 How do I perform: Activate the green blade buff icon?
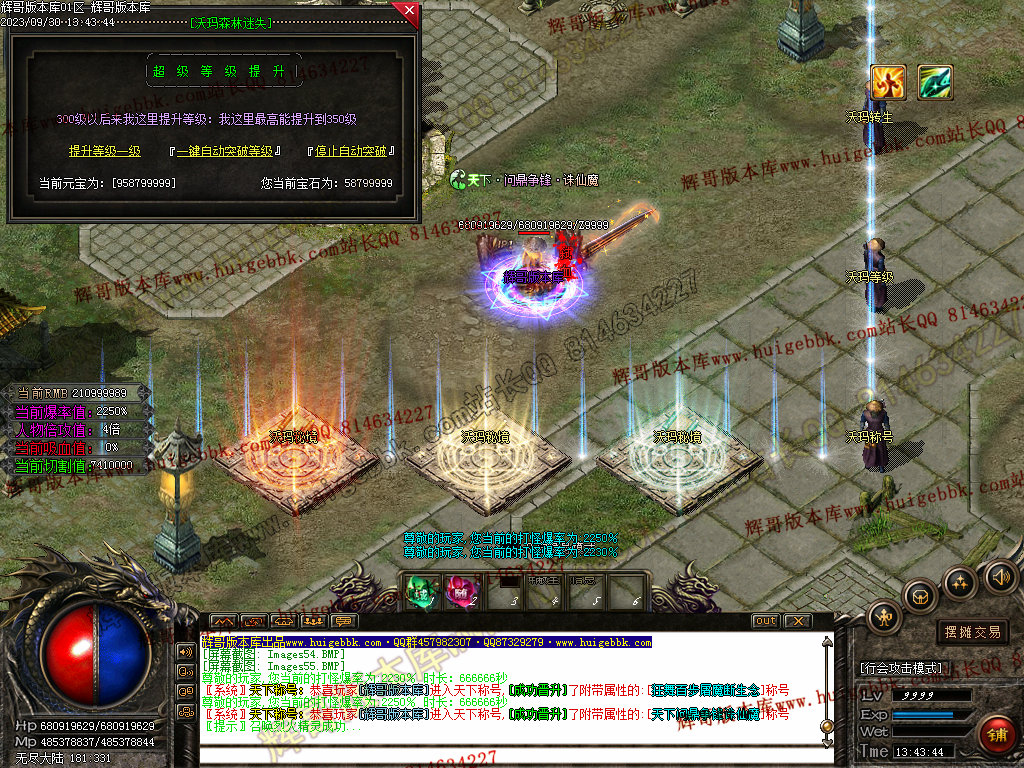pyautogui.click(x=935, y=82)
